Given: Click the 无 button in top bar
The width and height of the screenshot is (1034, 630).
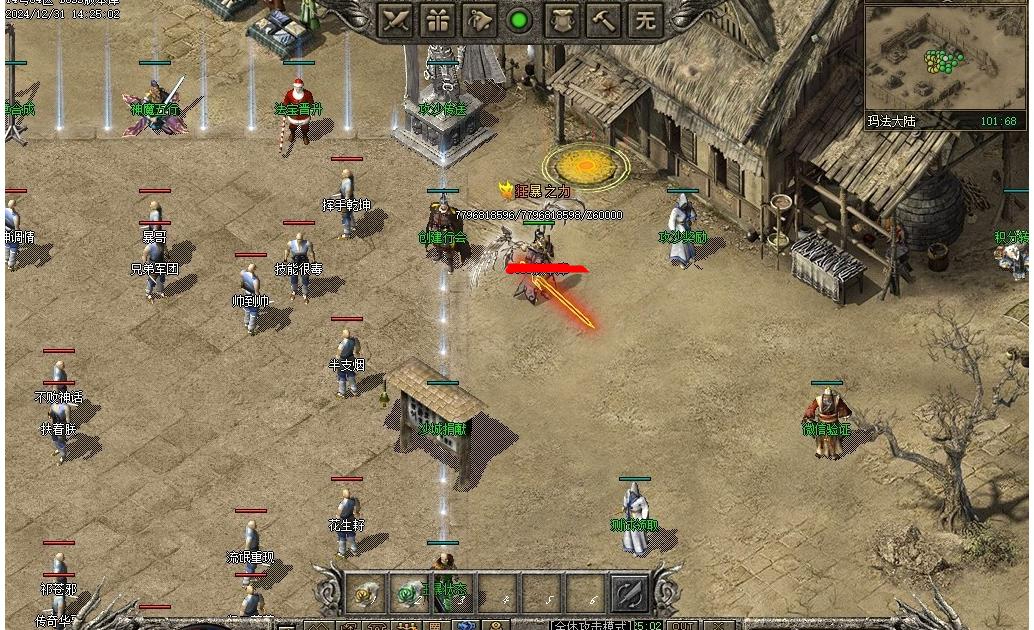Looking at the screenshot, I should coord(646,19).
